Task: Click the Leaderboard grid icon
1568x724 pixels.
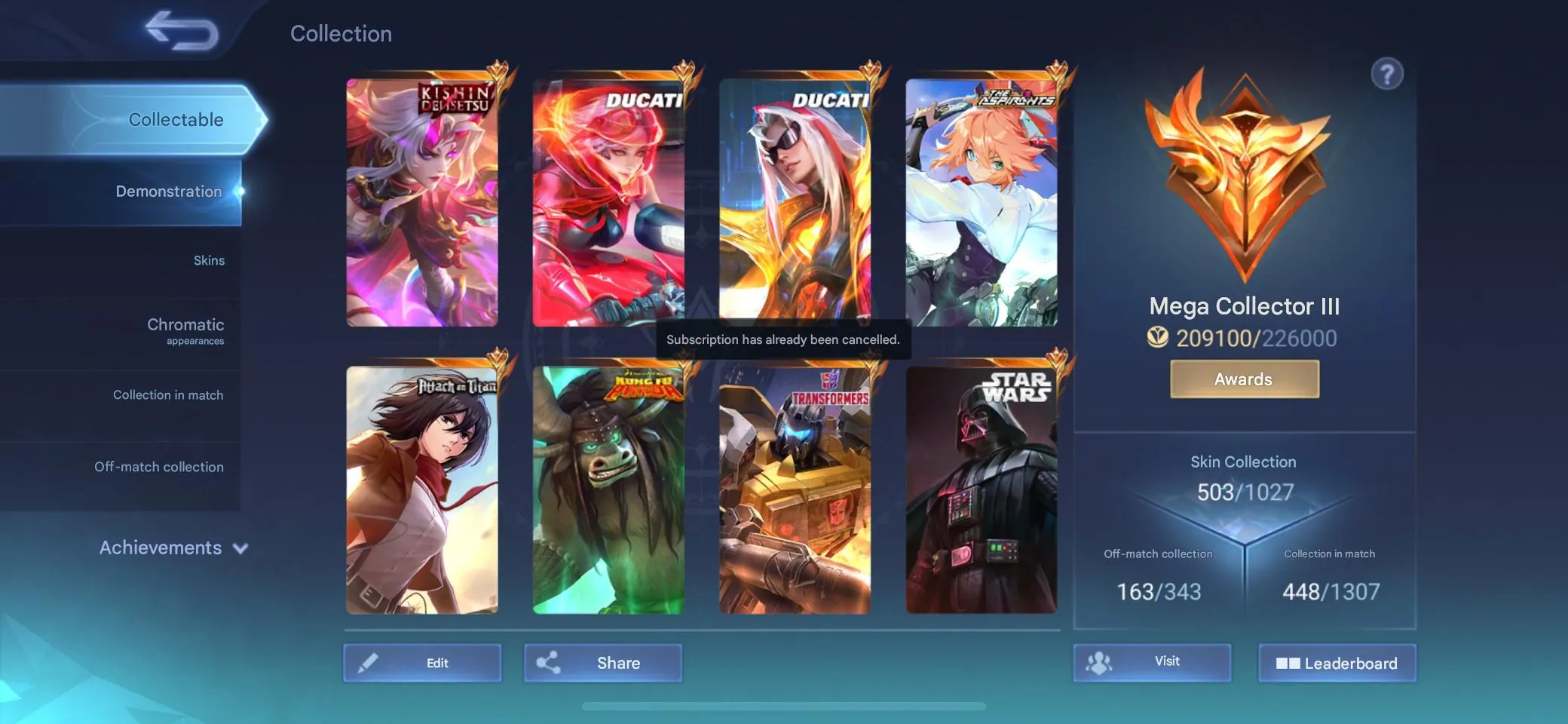Action: (1291, 663)
